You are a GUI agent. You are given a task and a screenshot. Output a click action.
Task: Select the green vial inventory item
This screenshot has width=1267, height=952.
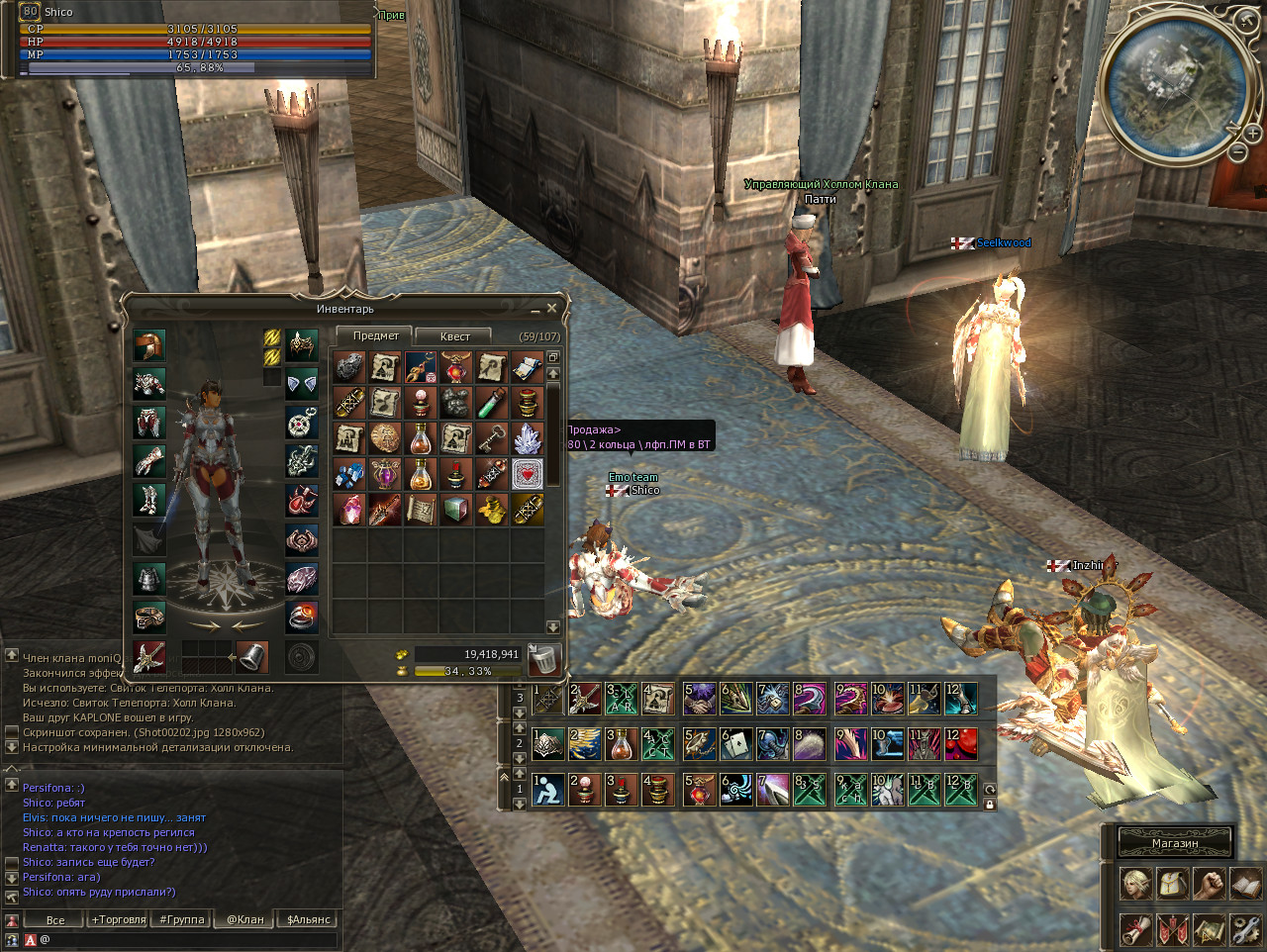(492, 403)
